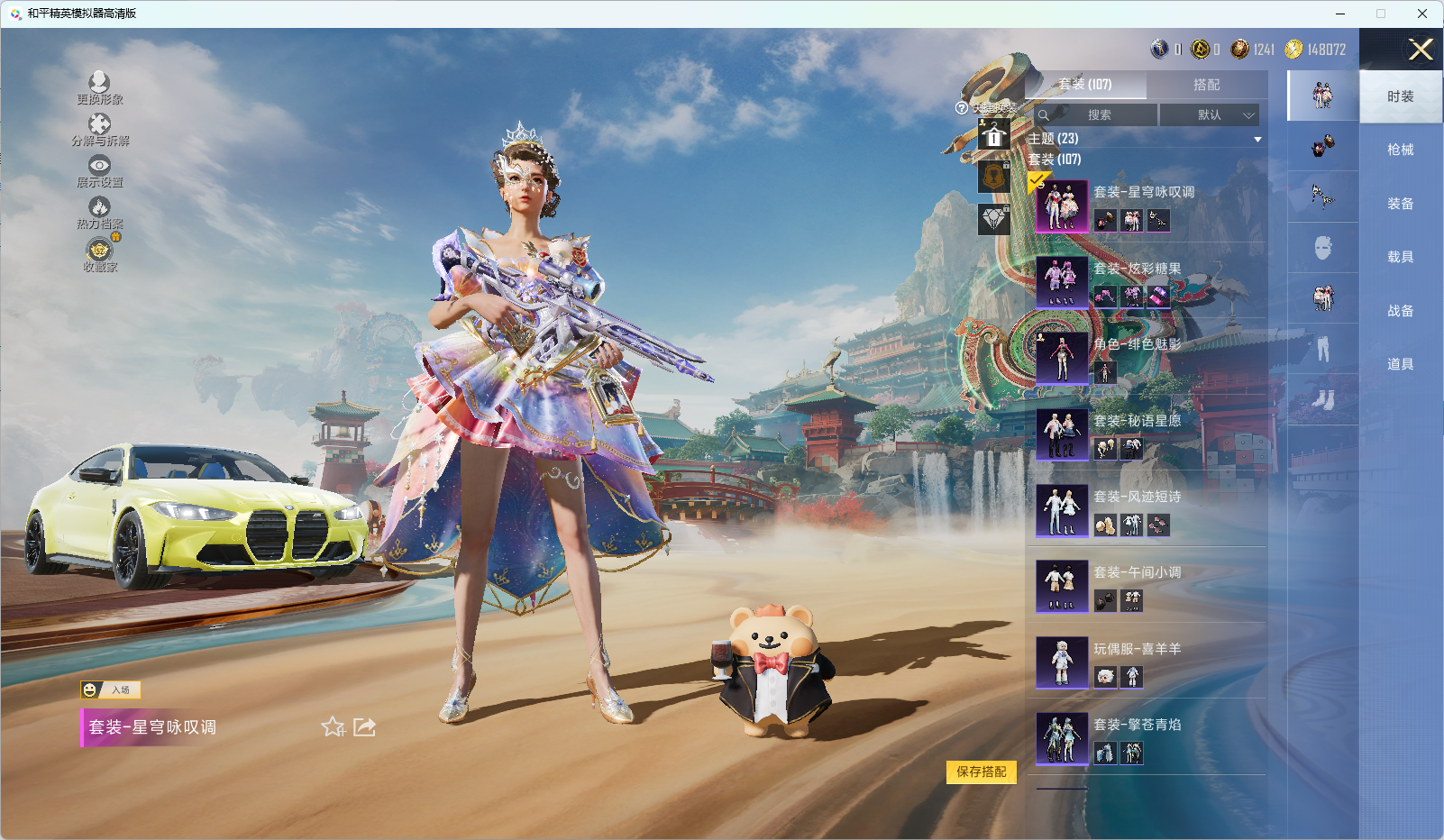
Task: Close the wardrobe with the X button
Action: point(1421,50)
